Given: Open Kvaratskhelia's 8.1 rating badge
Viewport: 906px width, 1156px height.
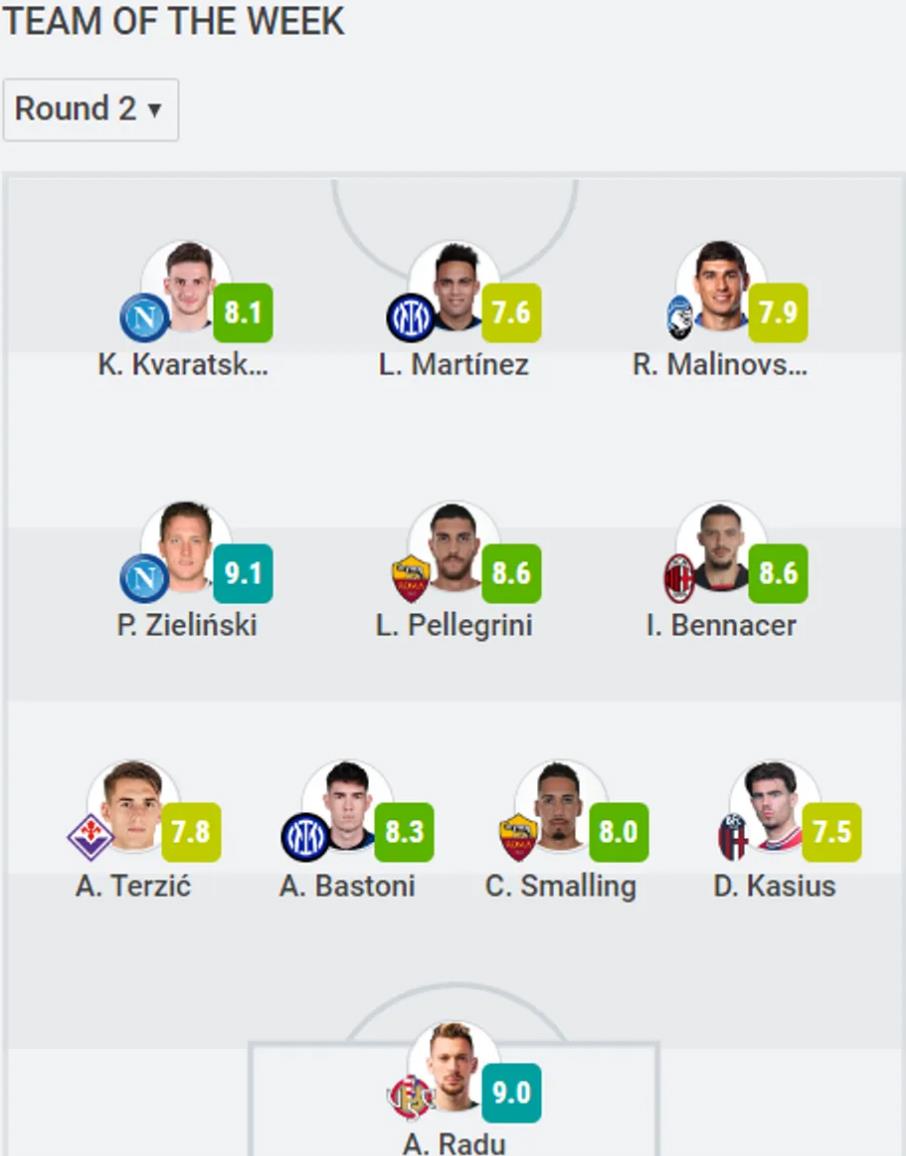Looking at the screenshot, I should coord(243,313).
